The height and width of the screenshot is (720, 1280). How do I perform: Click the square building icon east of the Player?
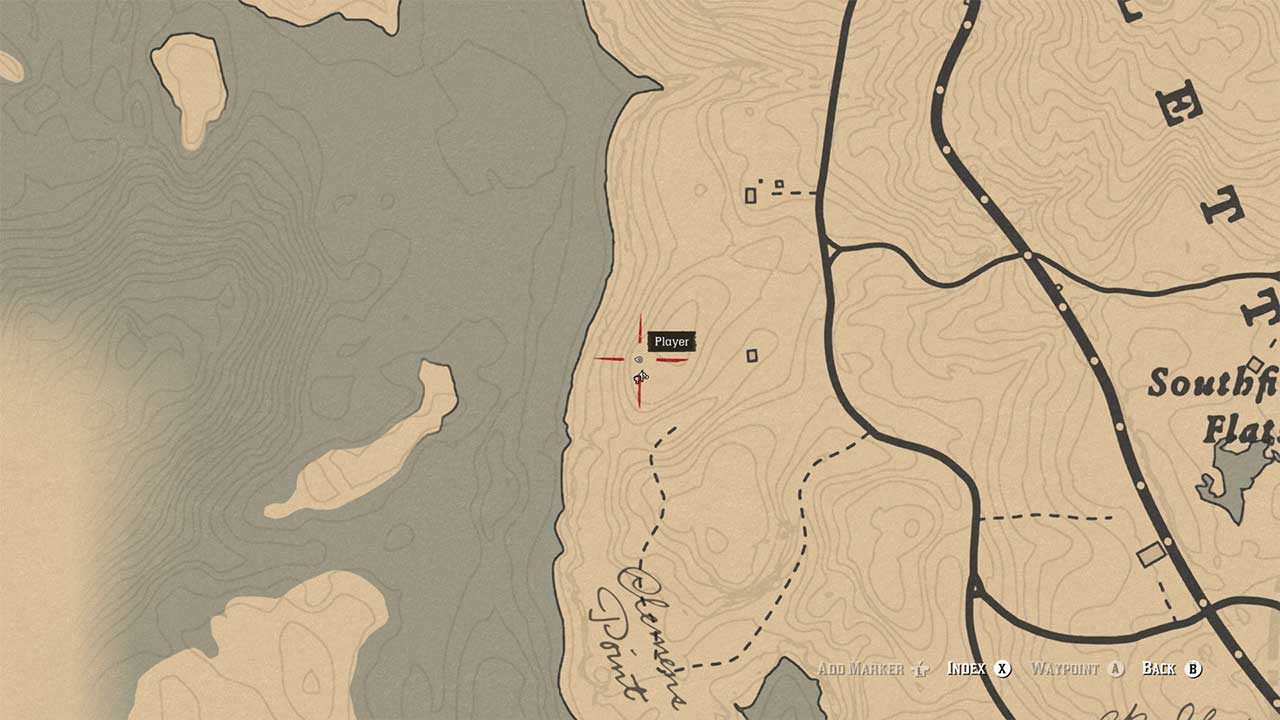point(753,353)
